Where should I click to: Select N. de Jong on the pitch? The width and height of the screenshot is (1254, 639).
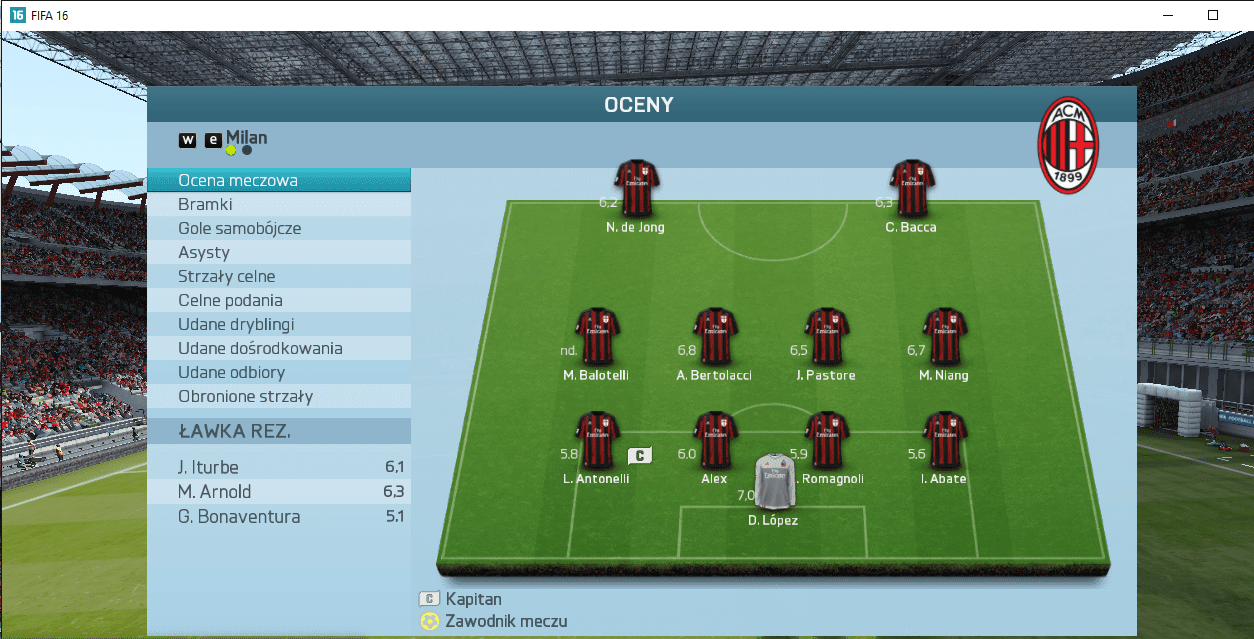(635, 188)
